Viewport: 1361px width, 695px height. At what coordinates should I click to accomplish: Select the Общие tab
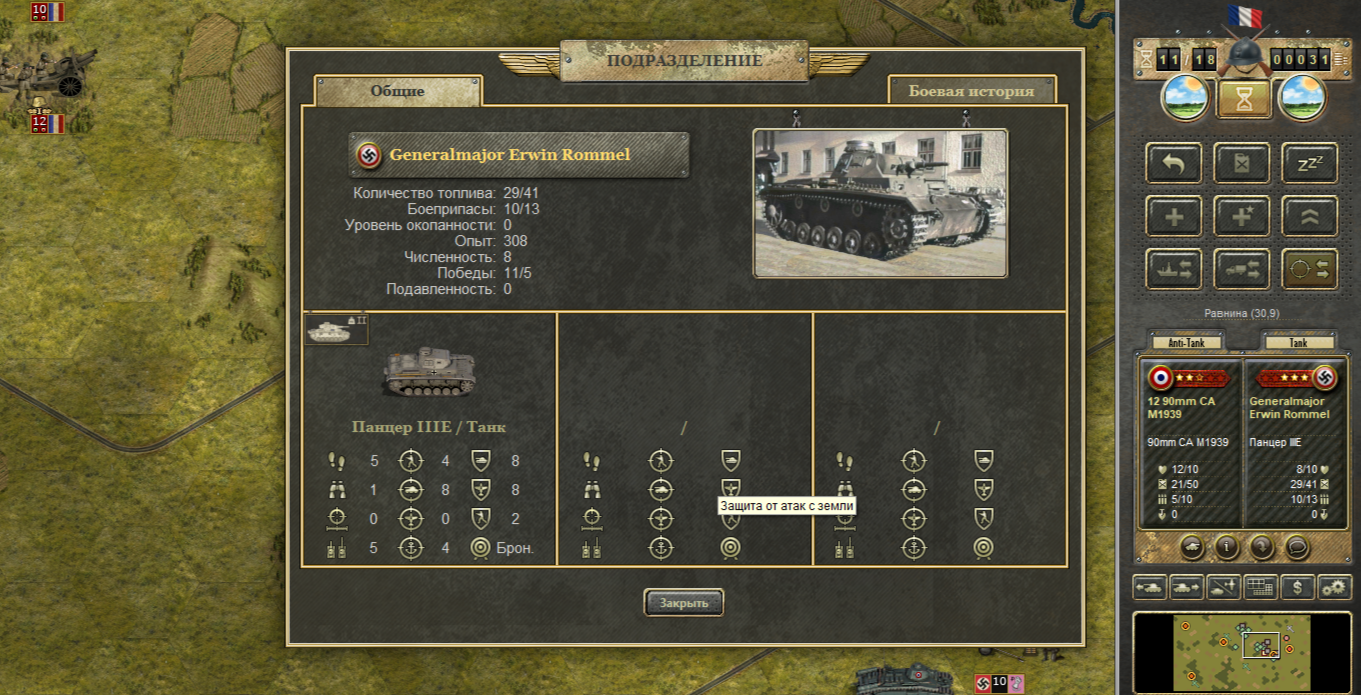pos(398,91)
